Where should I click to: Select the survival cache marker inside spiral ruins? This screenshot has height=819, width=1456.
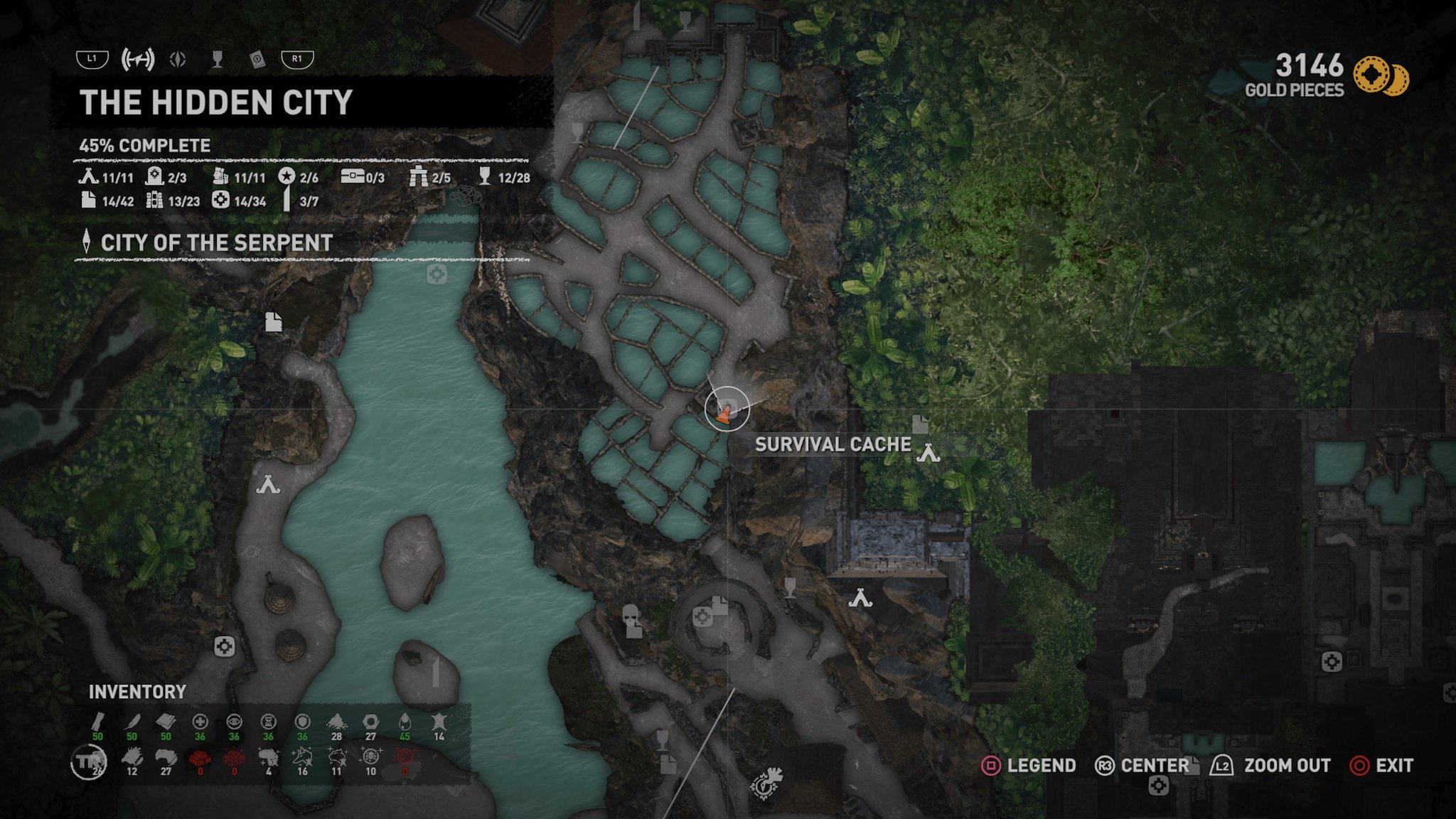[702, 616]
